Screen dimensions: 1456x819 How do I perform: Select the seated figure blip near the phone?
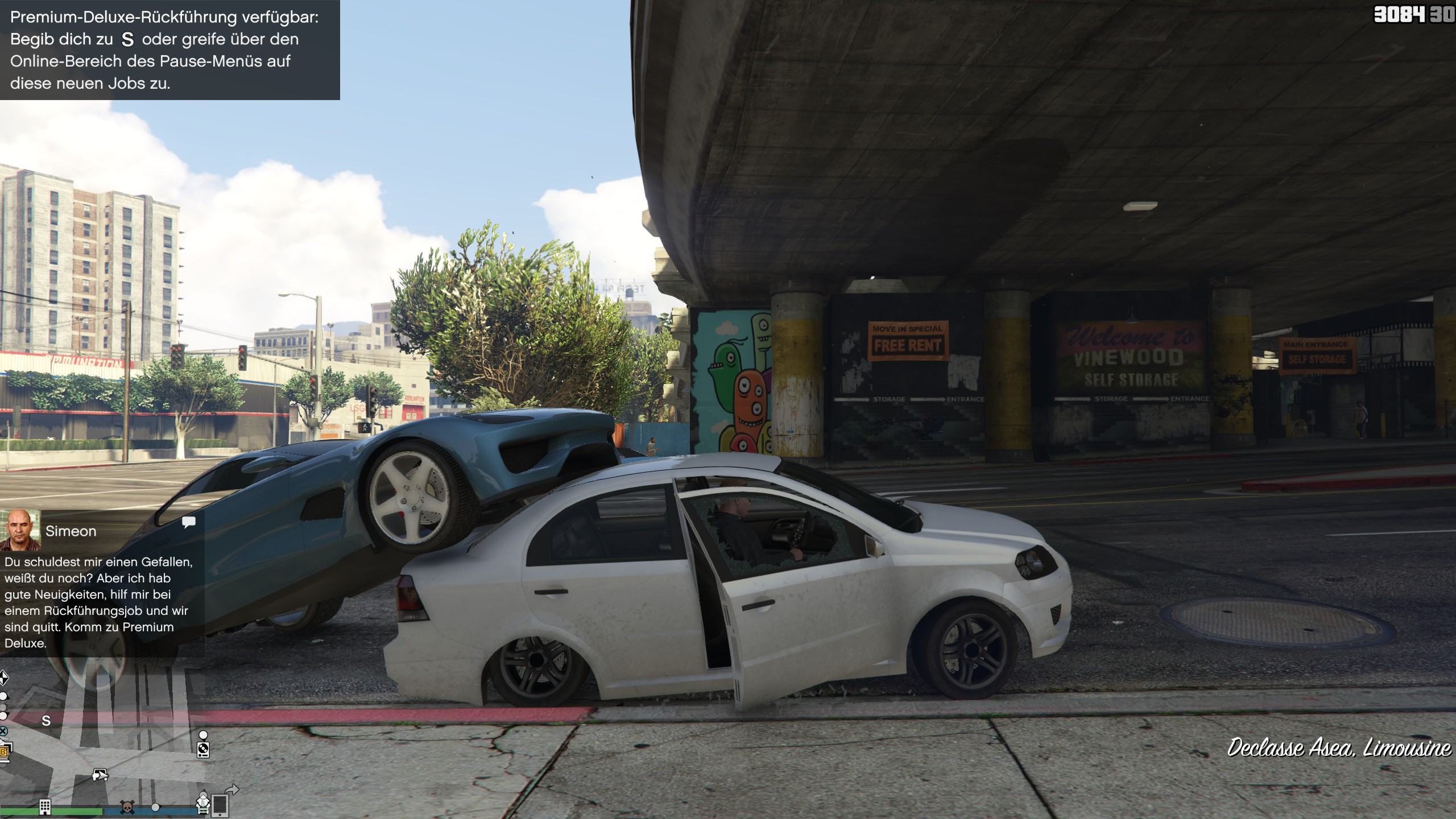tap(203, 803)
